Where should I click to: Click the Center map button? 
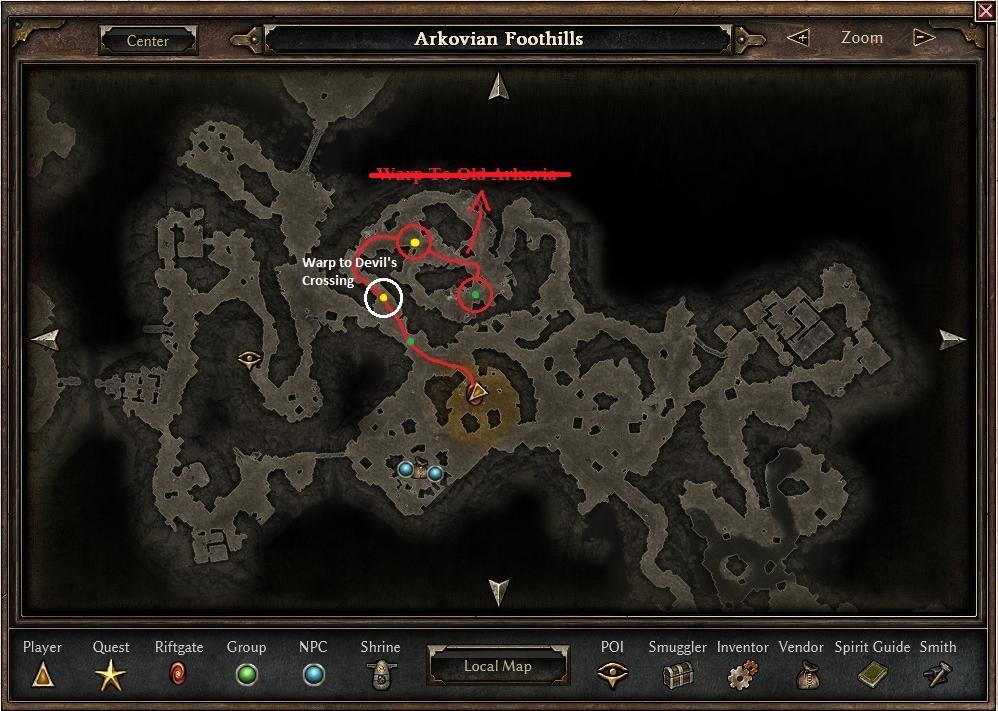(x=148, y=41)
